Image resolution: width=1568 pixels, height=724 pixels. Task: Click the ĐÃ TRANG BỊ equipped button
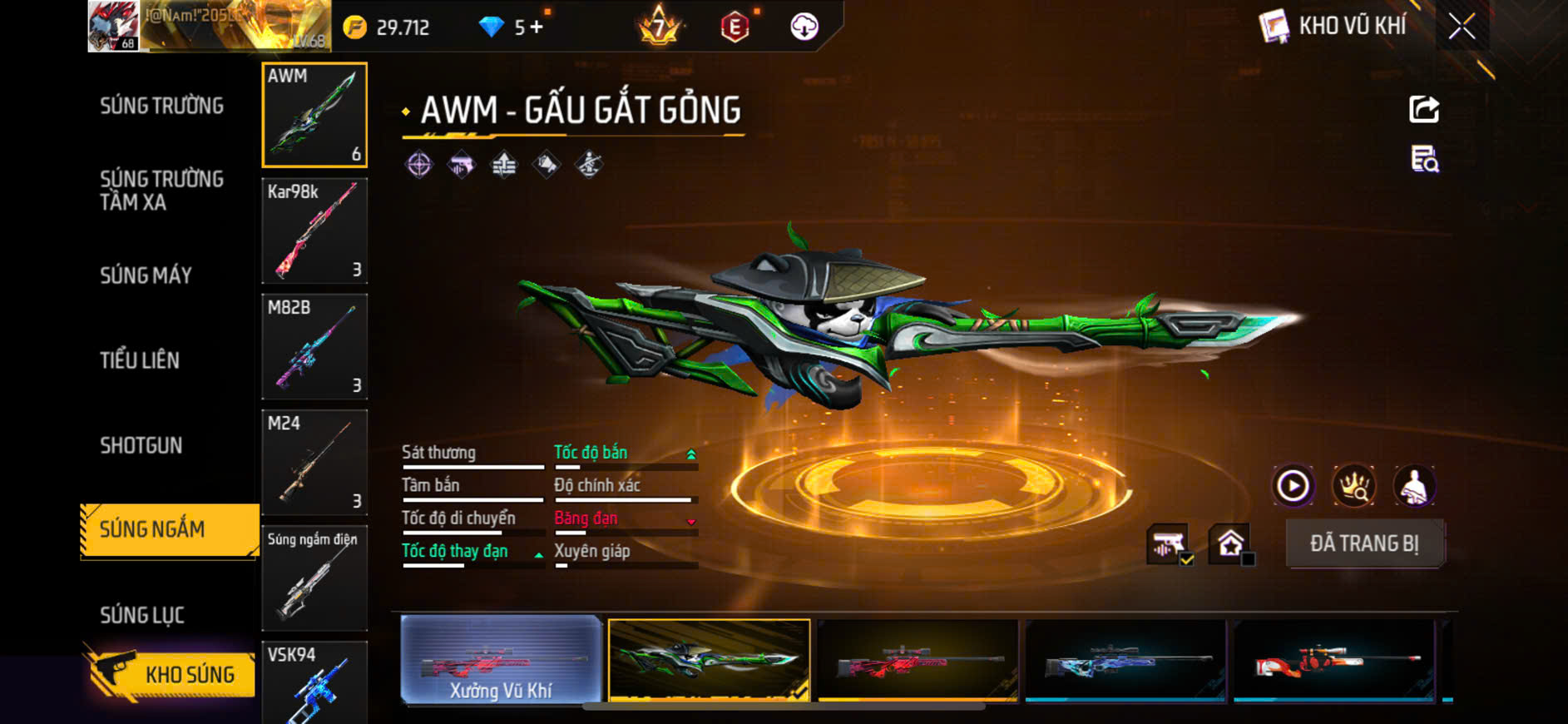[1364, 544]
